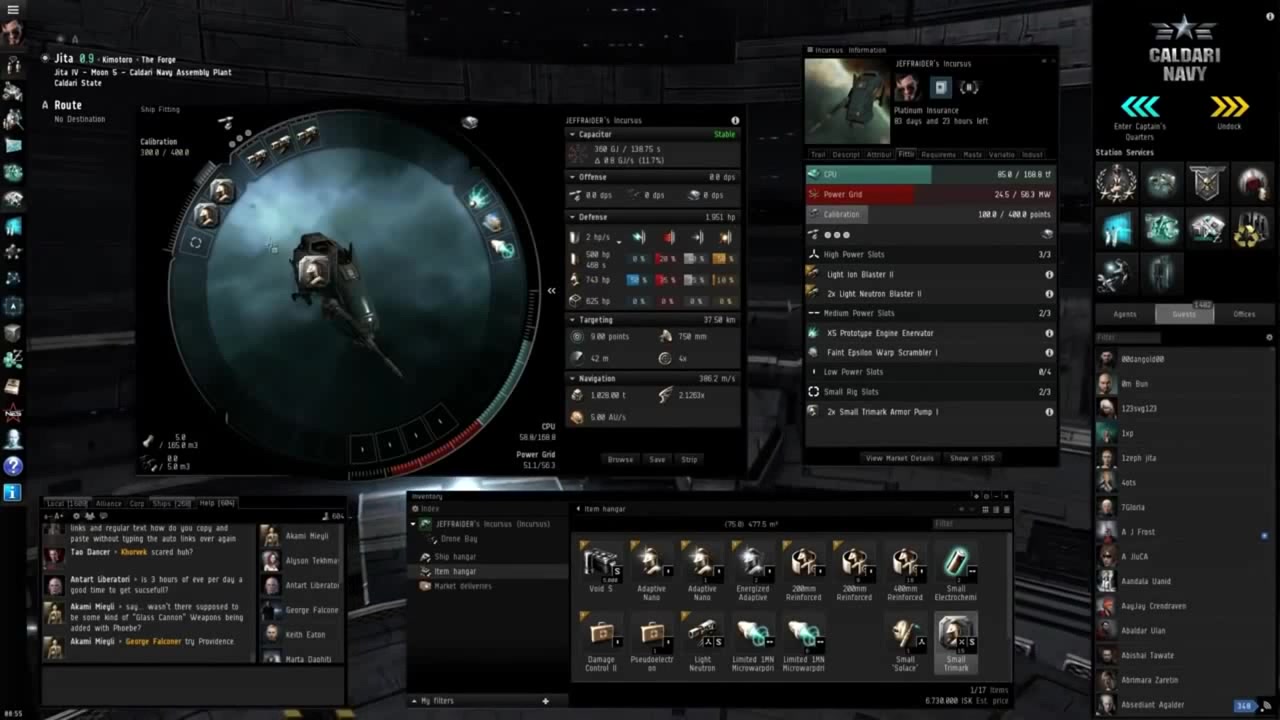Open info on JEFFRAIDER's Incursus fitting header
The width and height of the screenshot is (1280, 720).
point(737,120)
